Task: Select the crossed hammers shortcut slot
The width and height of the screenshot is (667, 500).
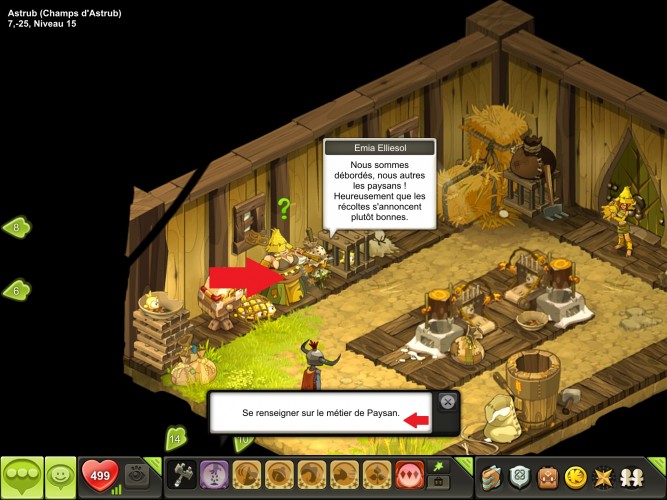Action: [x=183, y=474]
